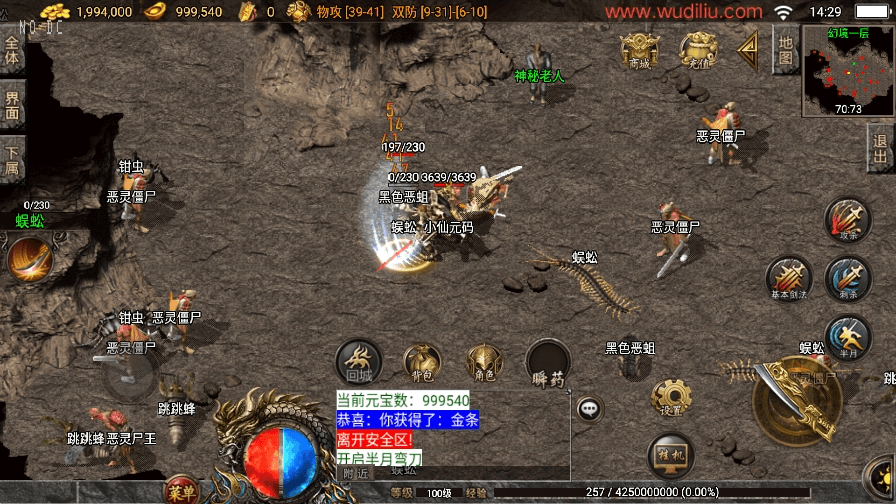Activate the 攻杀 skill
The width and height of the screenshot is (896, 504).
[x=848, y=220]
